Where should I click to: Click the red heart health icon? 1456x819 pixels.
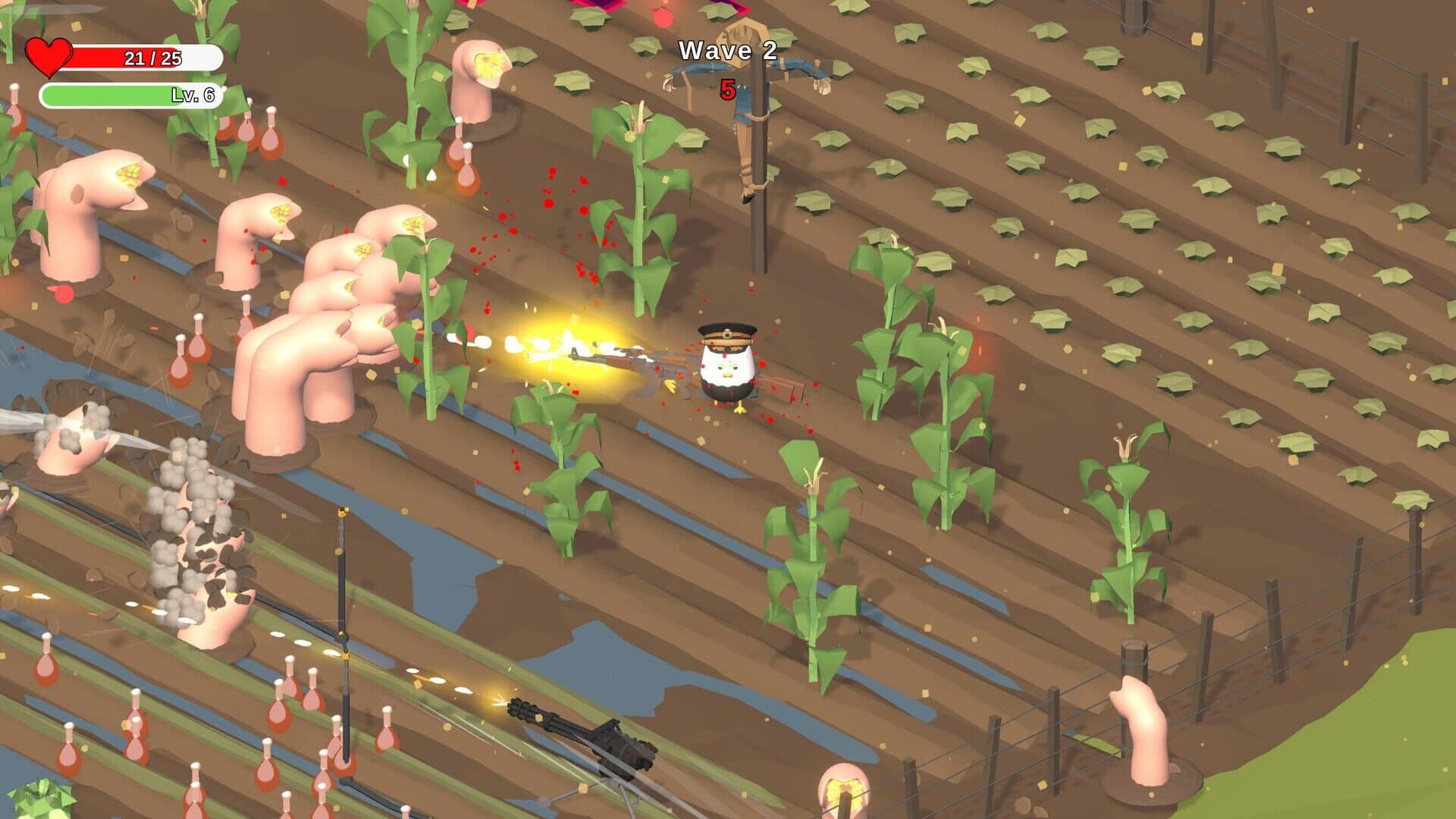[x=50, y=55]
